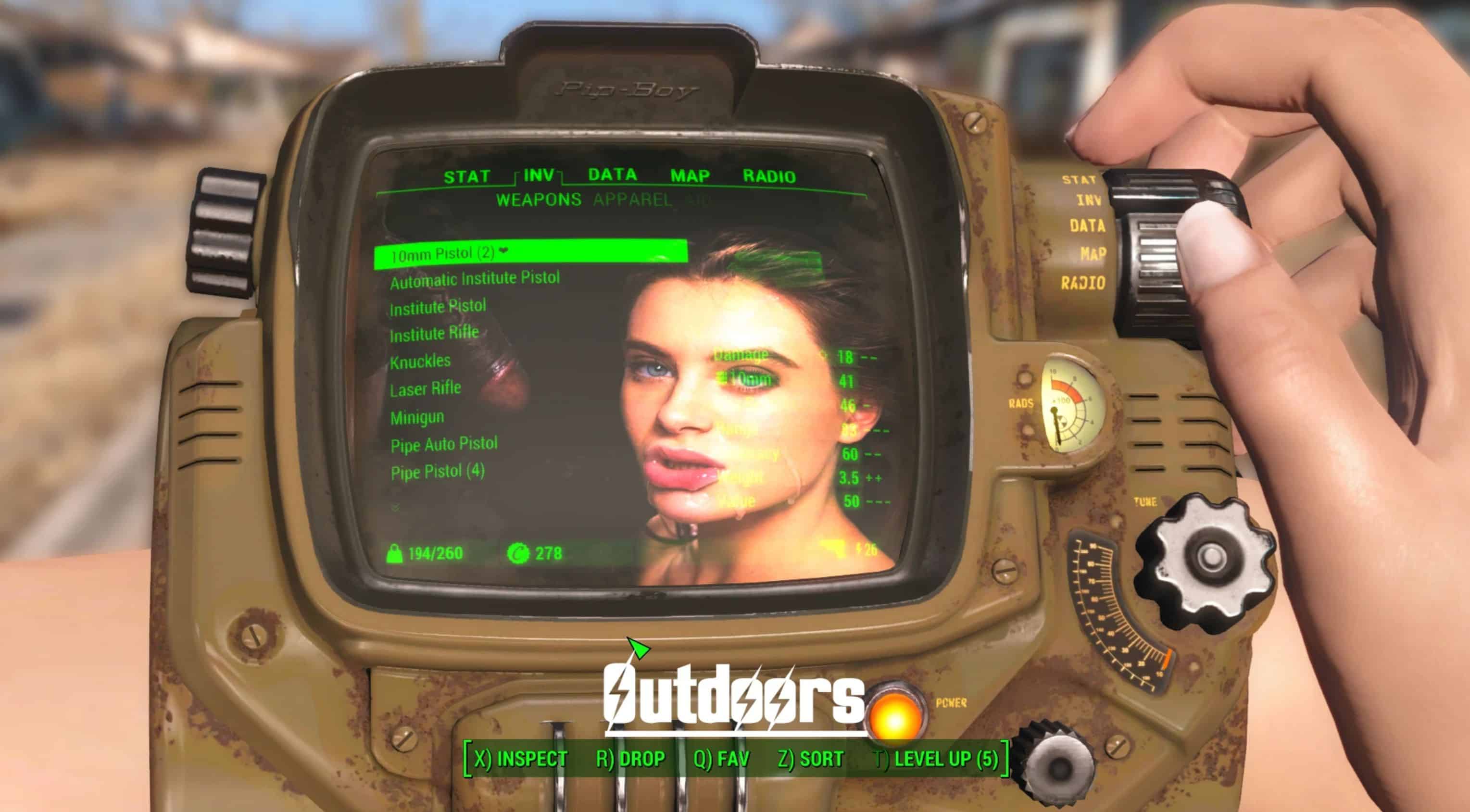The image size is (1470, 812).
Task: Select the Laser Rifle
Action: 426,389
